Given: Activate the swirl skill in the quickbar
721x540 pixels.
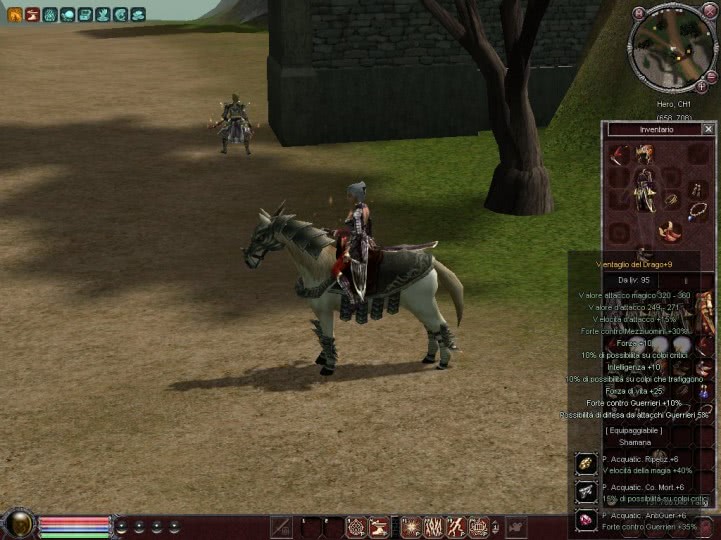Looking at the screenshot, I should tap(355, 526).
